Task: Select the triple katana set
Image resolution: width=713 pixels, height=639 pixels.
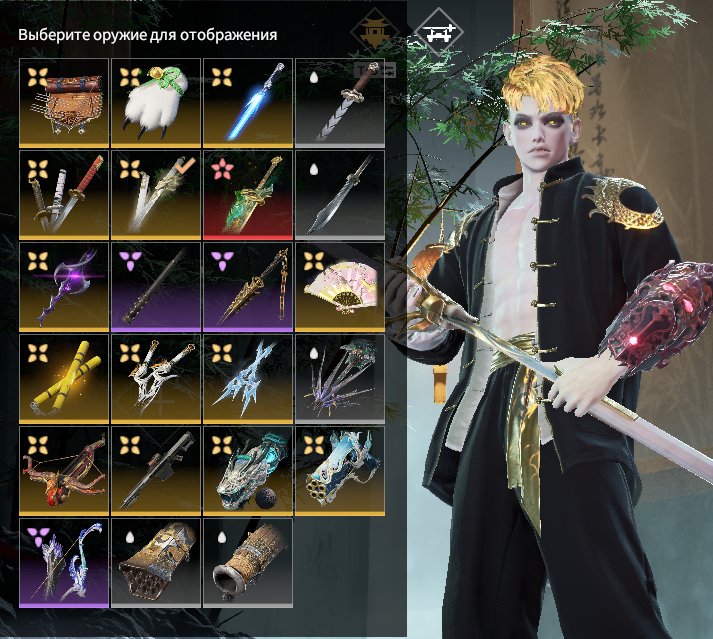Action: coord(64,195)
